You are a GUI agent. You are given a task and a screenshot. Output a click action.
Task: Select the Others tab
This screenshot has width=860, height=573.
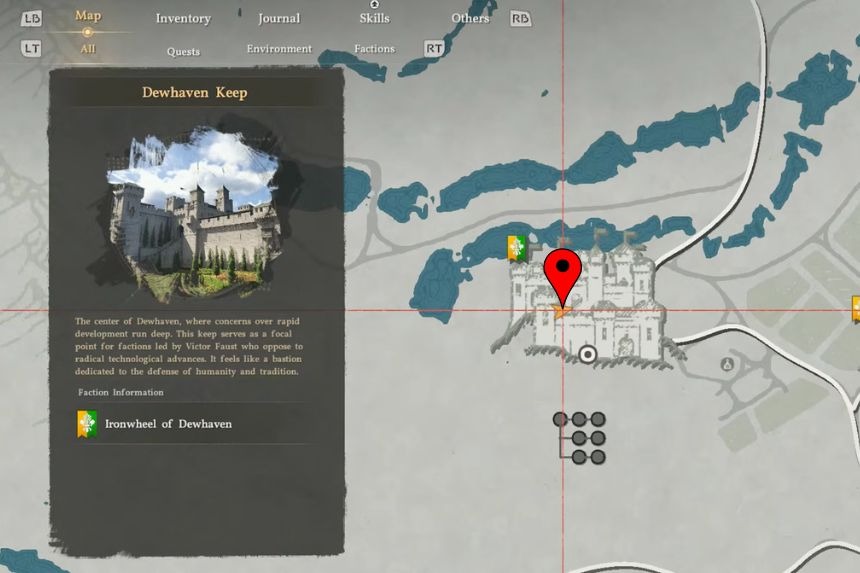tap(470, 18)
